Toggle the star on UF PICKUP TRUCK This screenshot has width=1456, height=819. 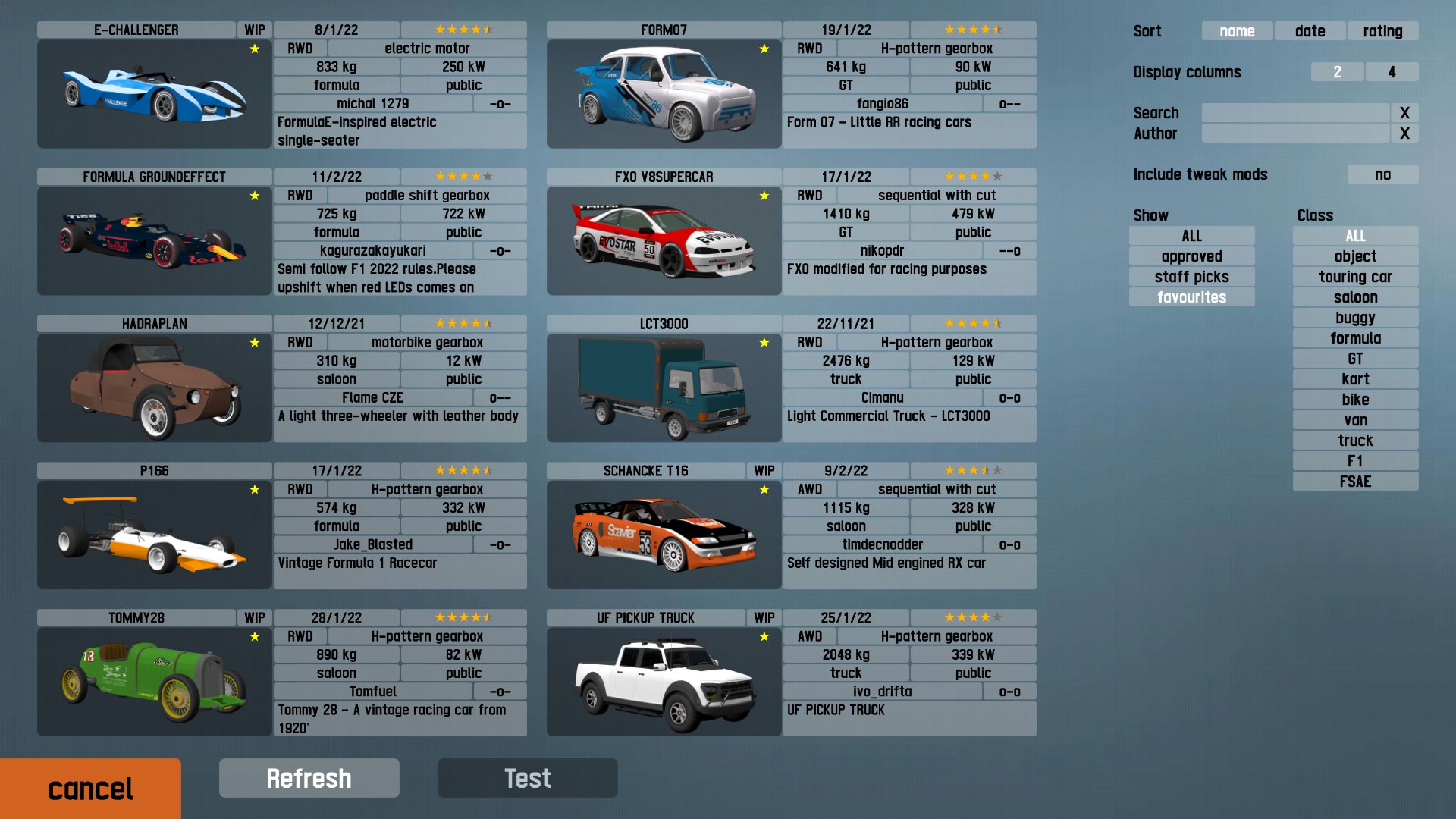coord(763,636)
